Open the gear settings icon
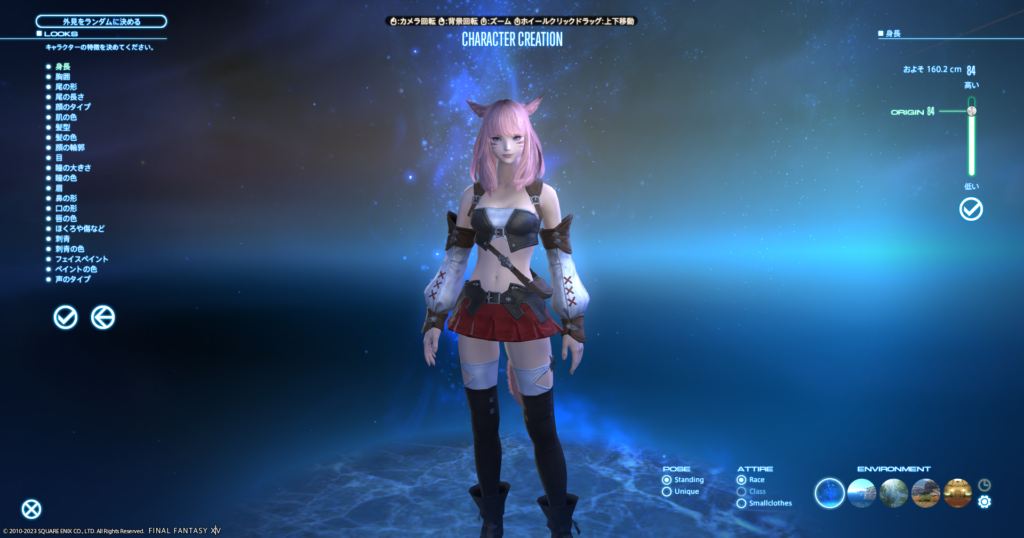 tap(984, 501)
